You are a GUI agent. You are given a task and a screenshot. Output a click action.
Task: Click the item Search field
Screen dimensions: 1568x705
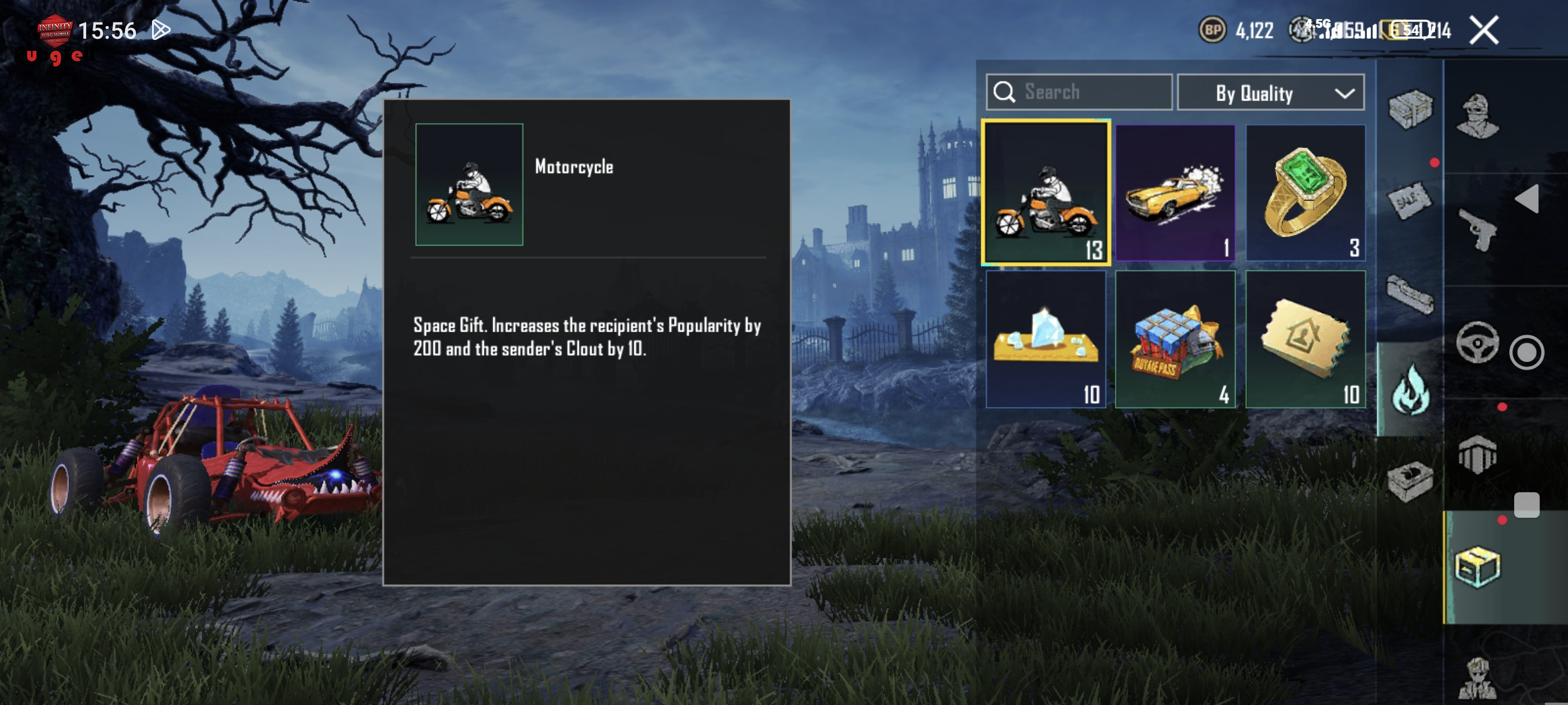(1079, 92)
